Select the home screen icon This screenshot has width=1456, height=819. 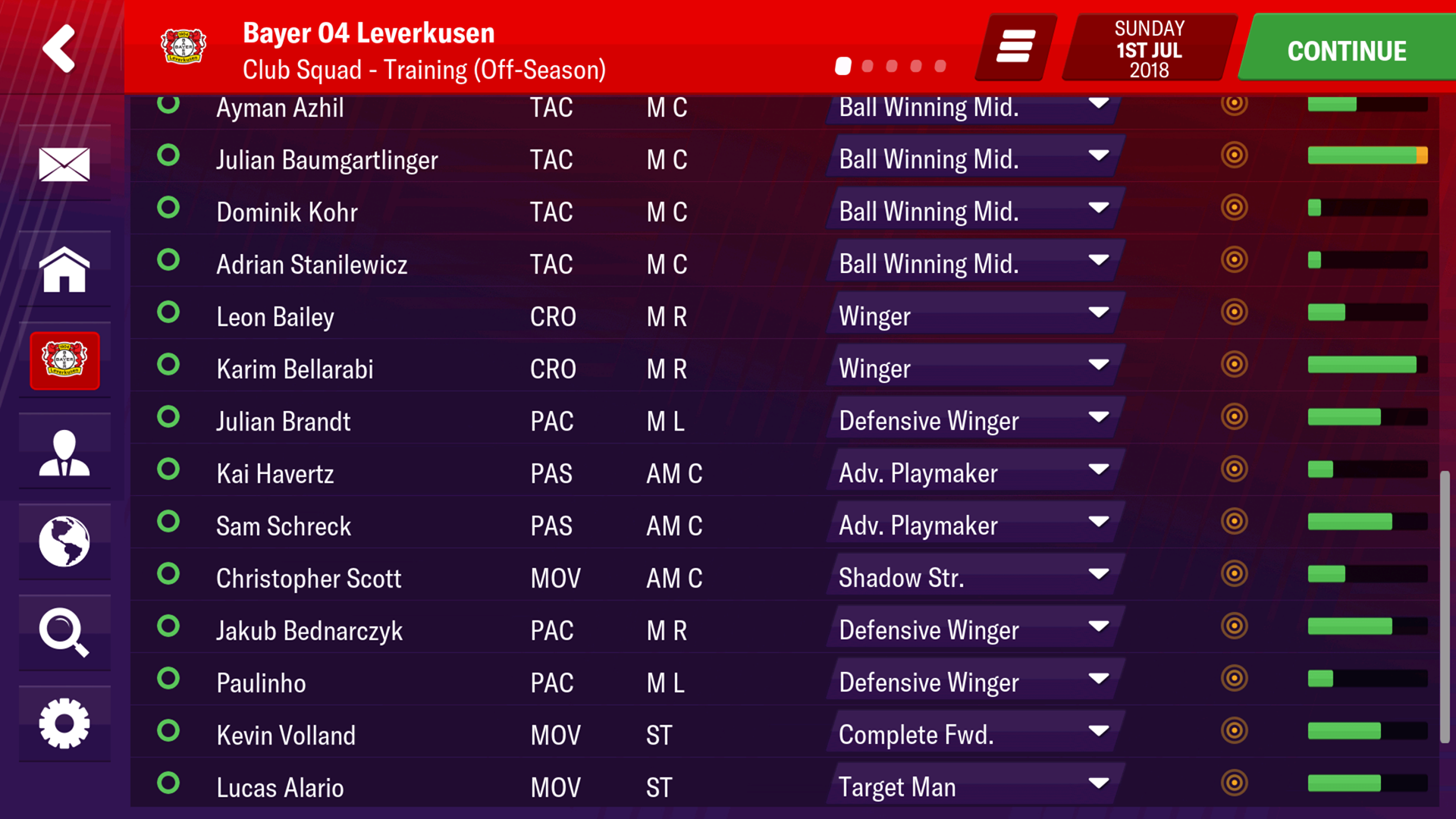64,269
